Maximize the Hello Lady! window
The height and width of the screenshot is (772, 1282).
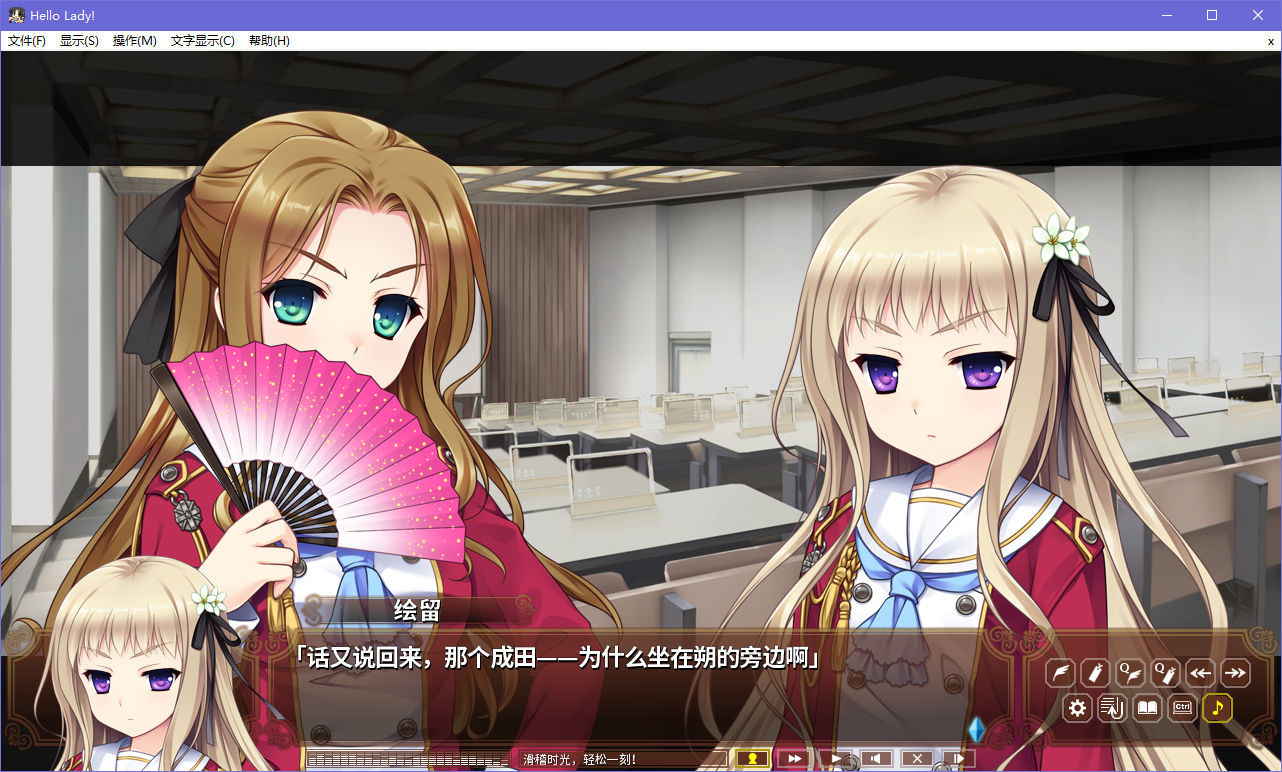click(1212, 15)
